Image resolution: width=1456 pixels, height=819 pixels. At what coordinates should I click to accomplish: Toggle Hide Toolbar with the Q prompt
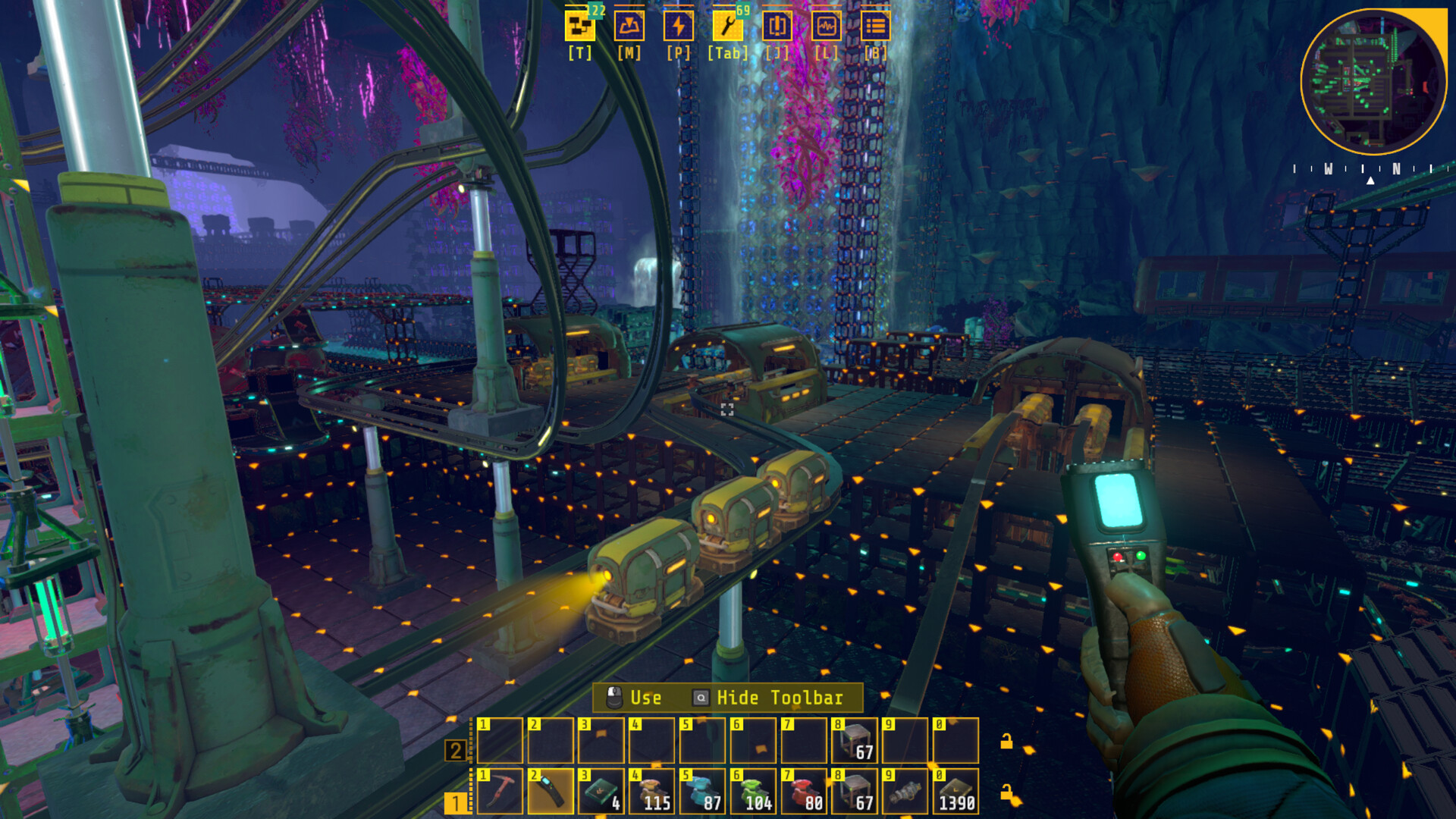point(780,698)
